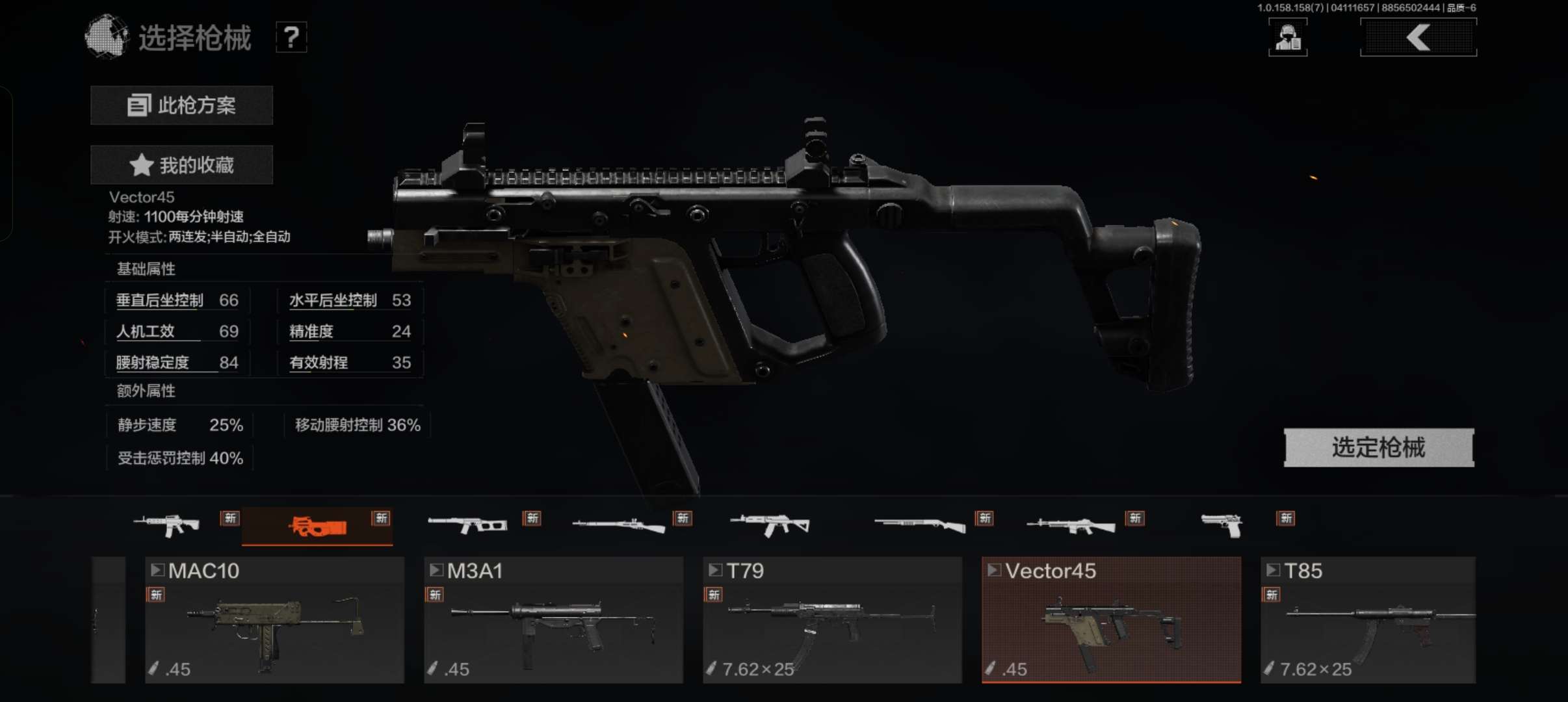Screen dimensions: 1568x702
Task: Pick the T79 weapon card
Action: coord(832,619)
